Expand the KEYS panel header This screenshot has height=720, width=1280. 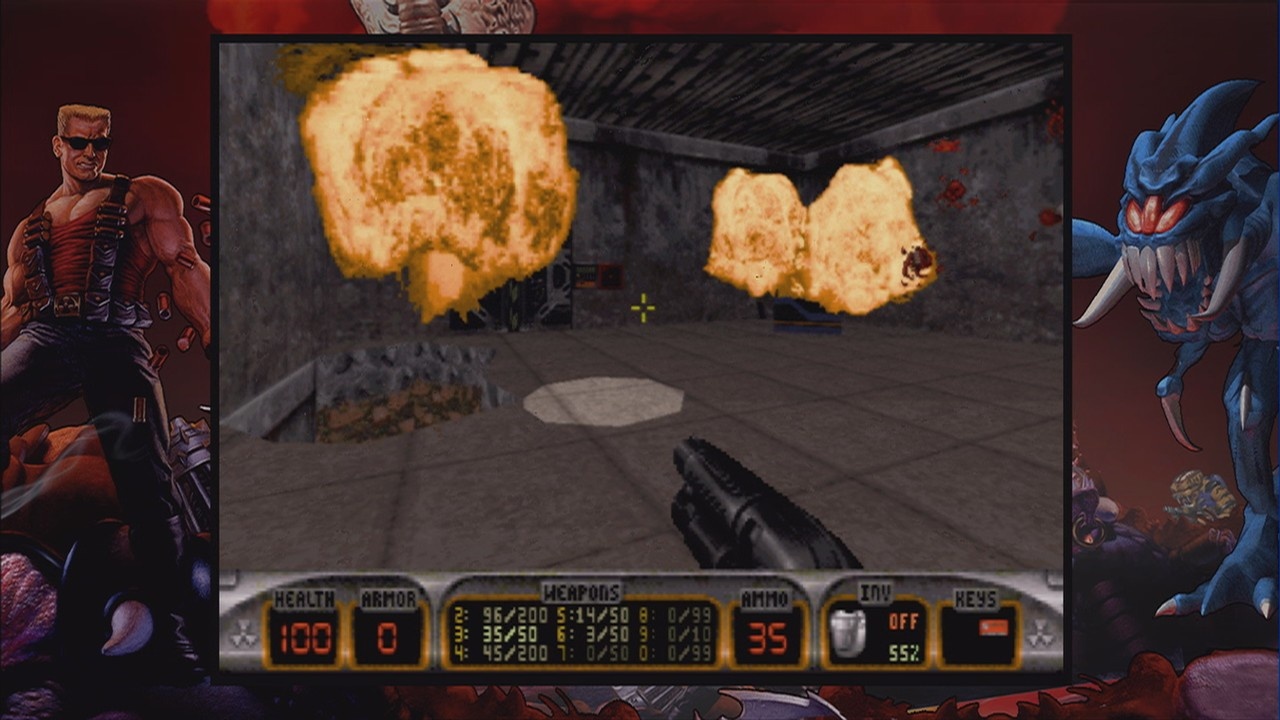[975, 598]
